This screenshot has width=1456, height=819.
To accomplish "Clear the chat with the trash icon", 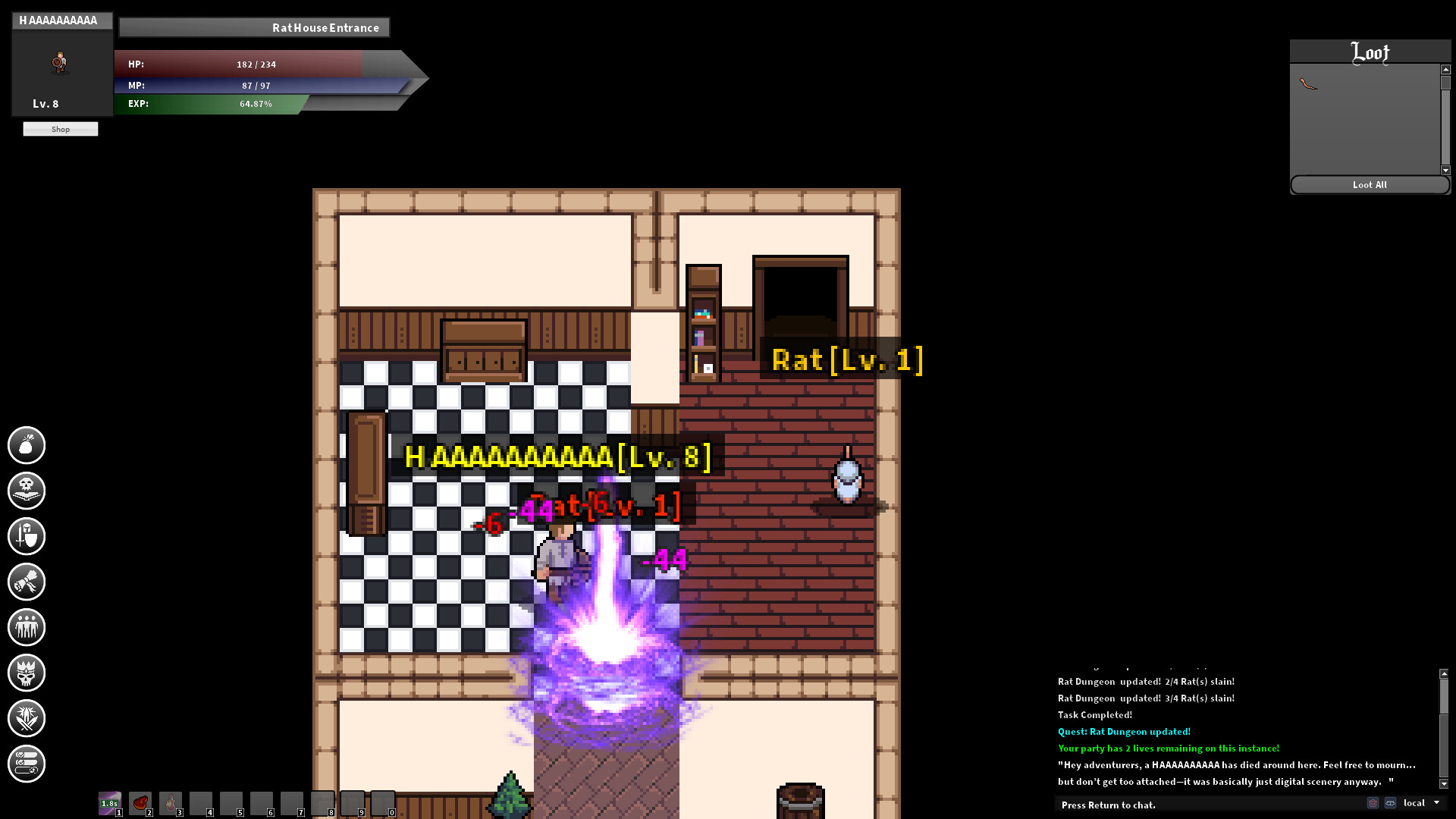I will coord(1373,802).
